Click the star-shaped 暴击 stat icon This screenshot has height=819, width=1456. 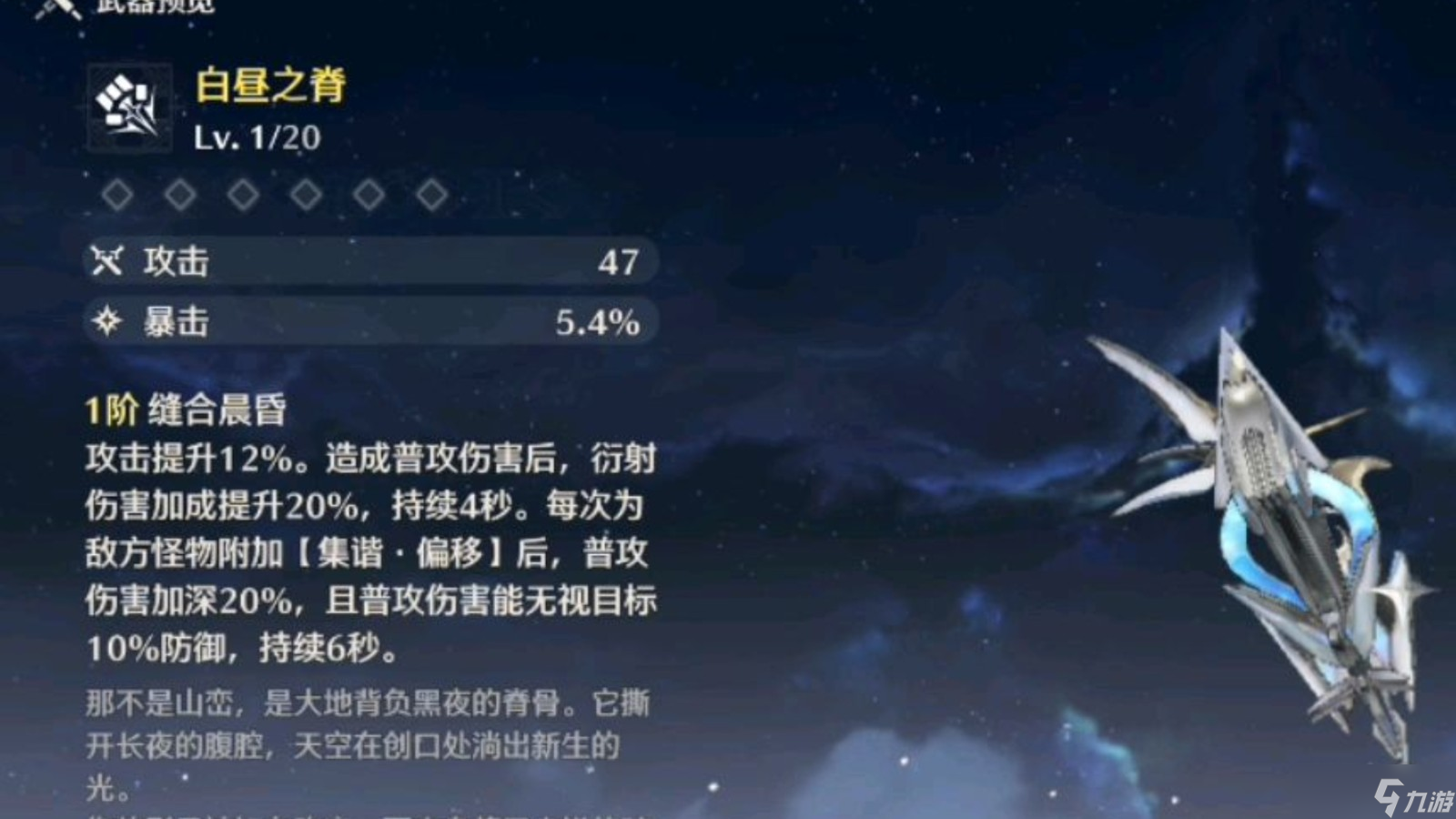pyautogui.click(x=107, y=321)
